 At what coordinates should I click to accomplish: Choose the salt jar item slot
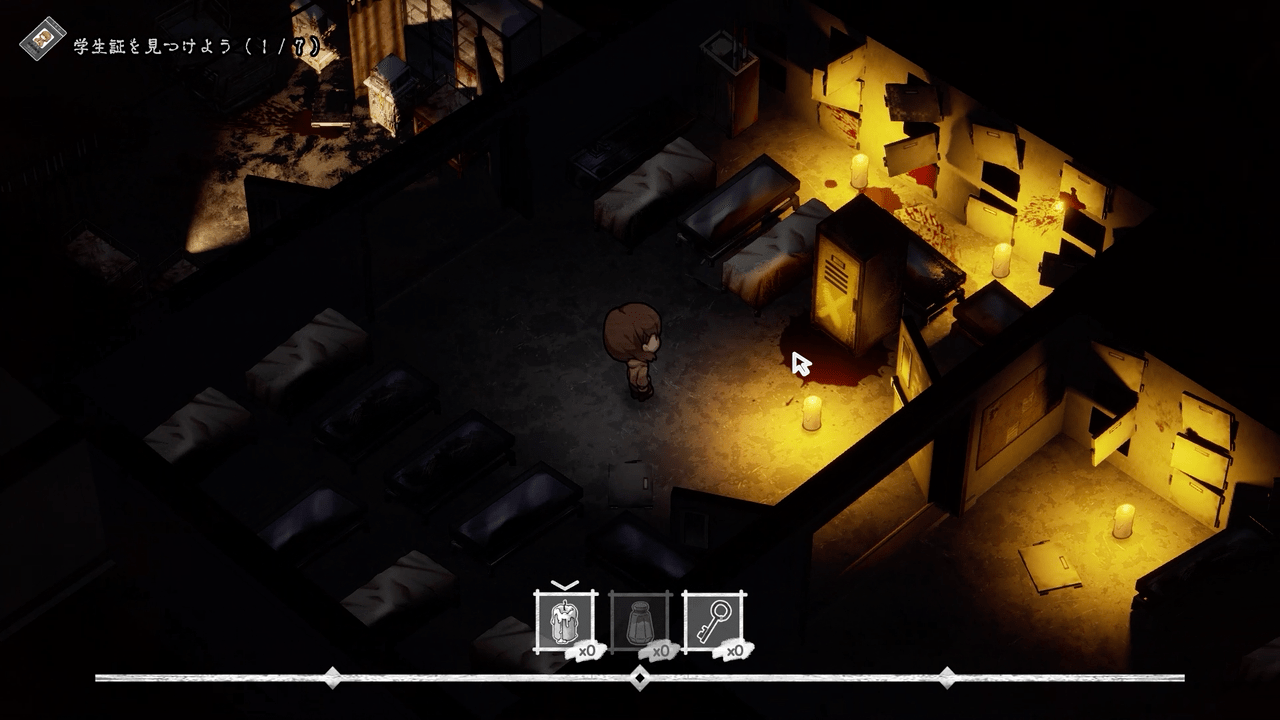coord(640,622)
